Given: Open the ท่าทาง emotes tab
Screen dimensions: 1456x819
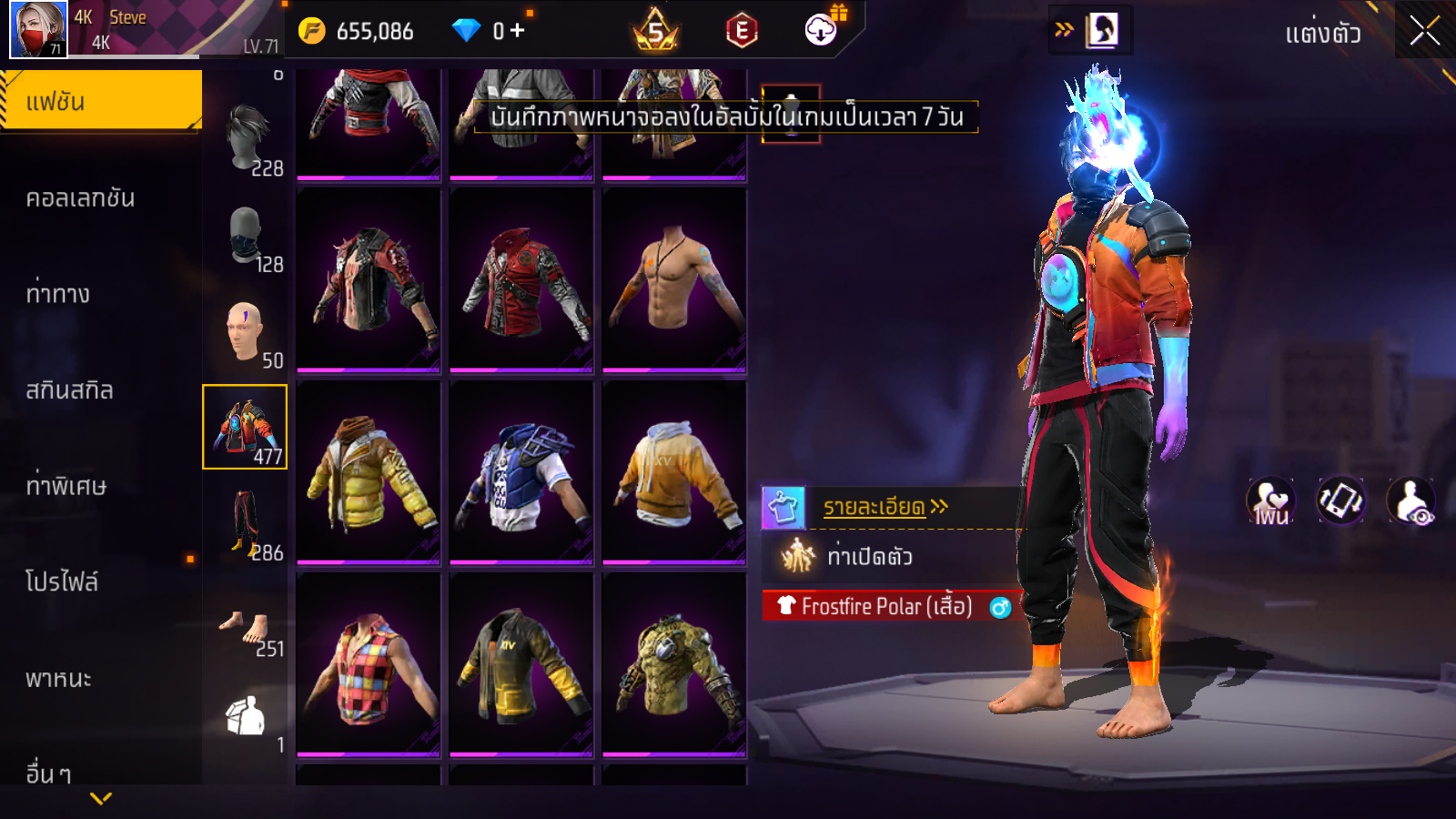Looking at the screenshot, I should coord(57,294).
